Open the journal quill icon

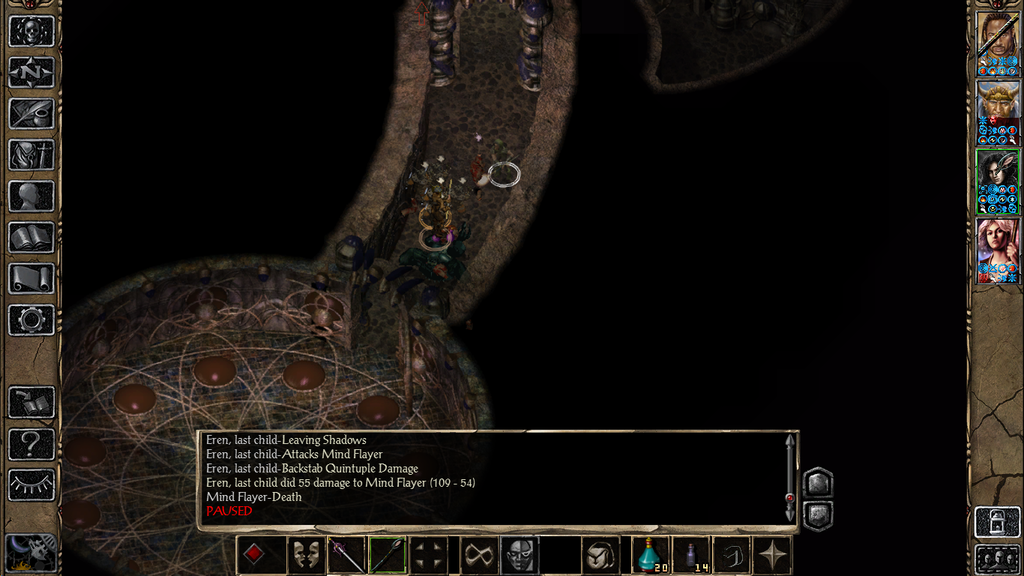(31, 113)
